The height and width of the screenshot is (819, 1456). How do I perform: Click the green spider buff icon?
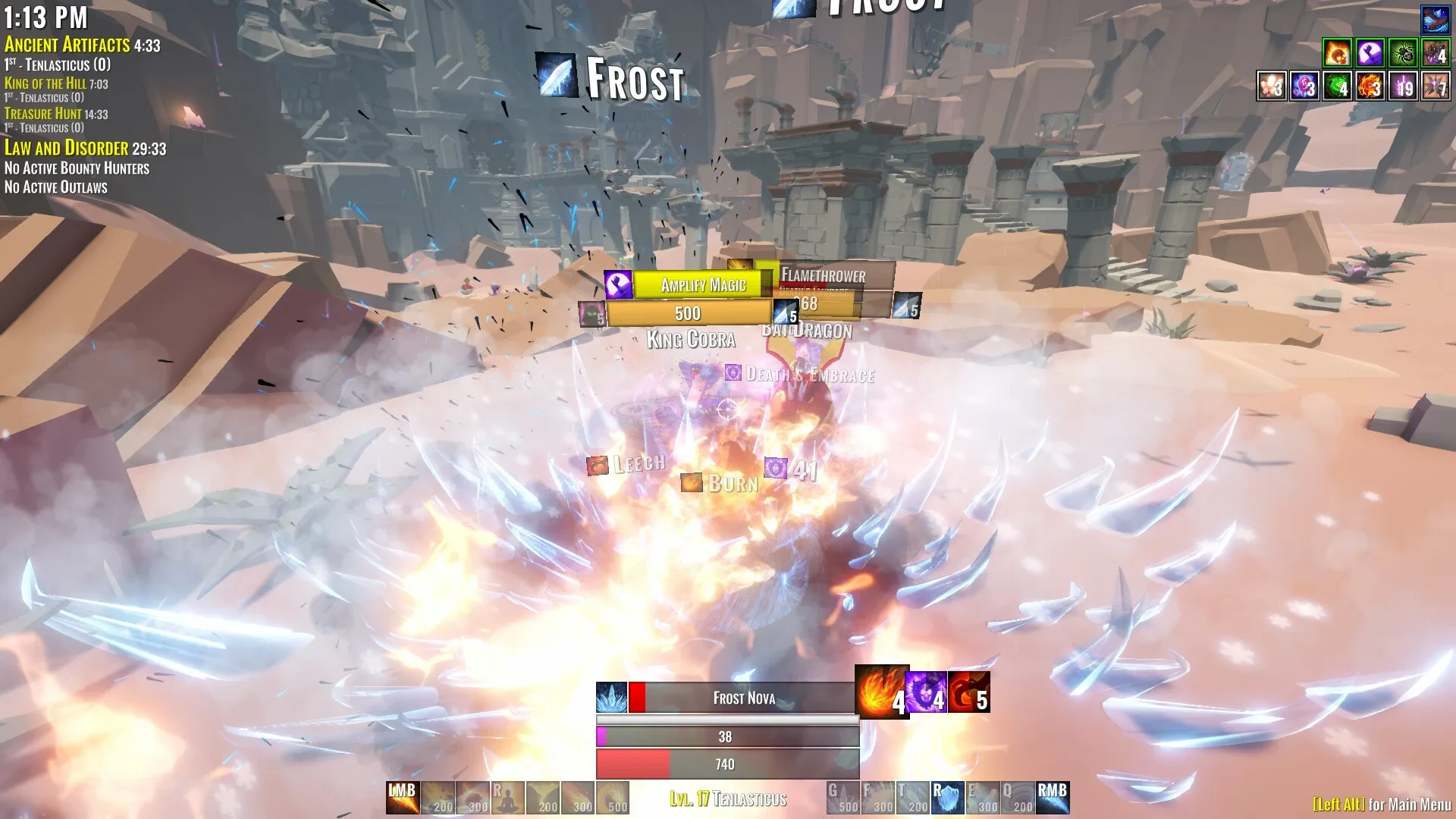tap(1403, 54)
